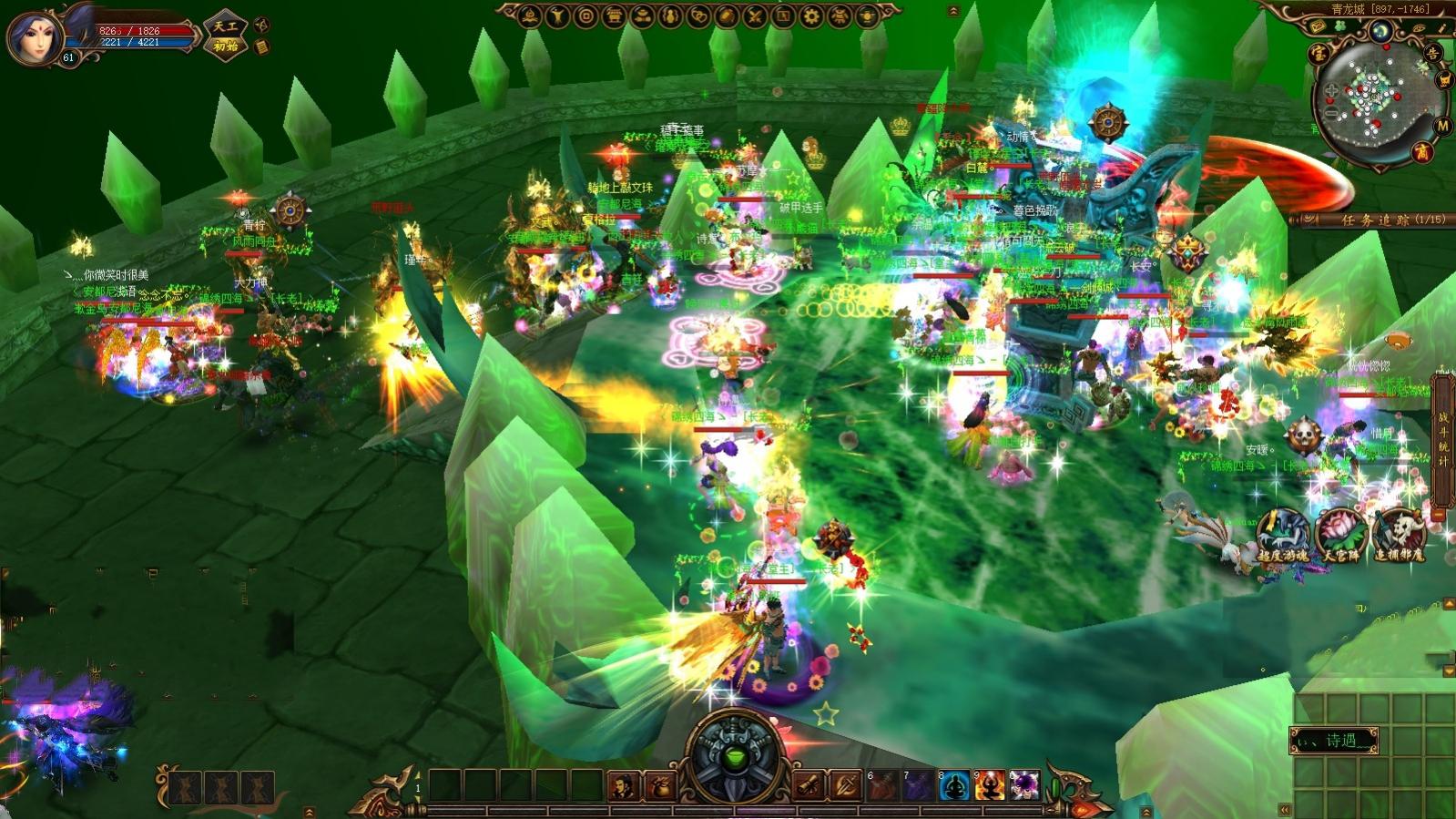Image resolution: width=1456 pixels, height=819 pixels.
Task: Open the character portrait button on hotbar
Action: click(623, 786)
